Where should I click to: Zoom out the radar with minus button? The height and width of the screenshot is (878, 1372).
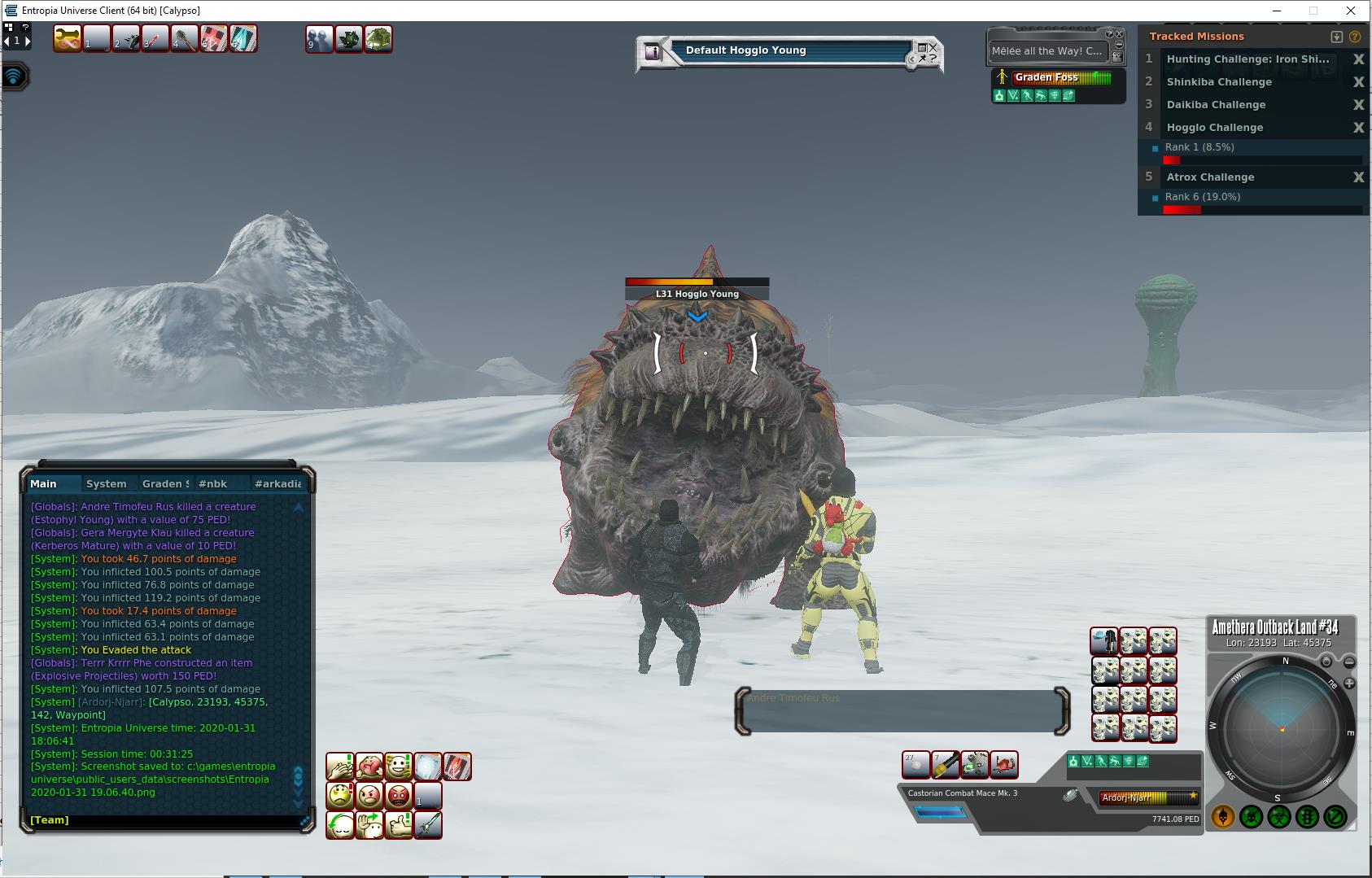click(1349, 662)
